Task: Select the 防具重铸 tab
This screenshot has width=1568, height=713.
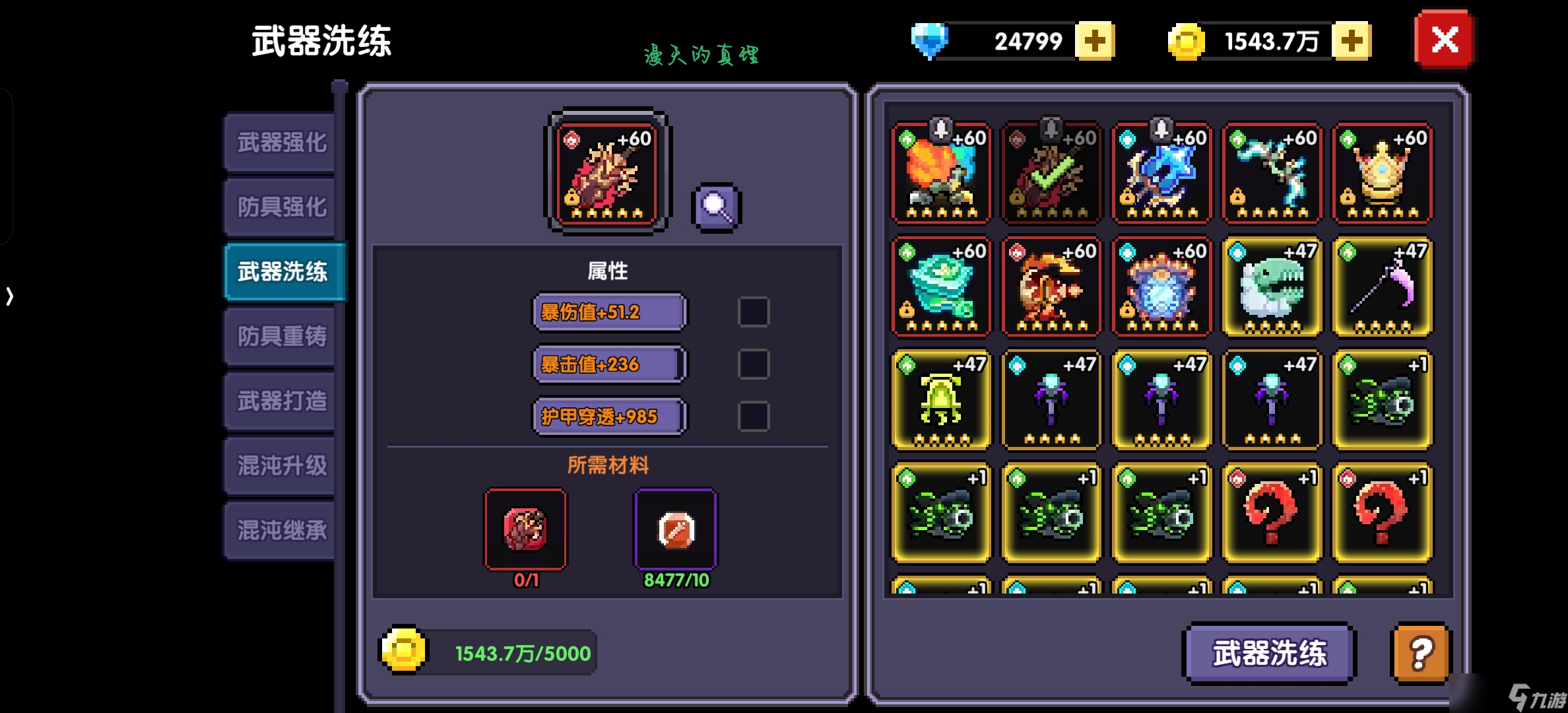Action: pyautogui.click(x=281, y=336)
